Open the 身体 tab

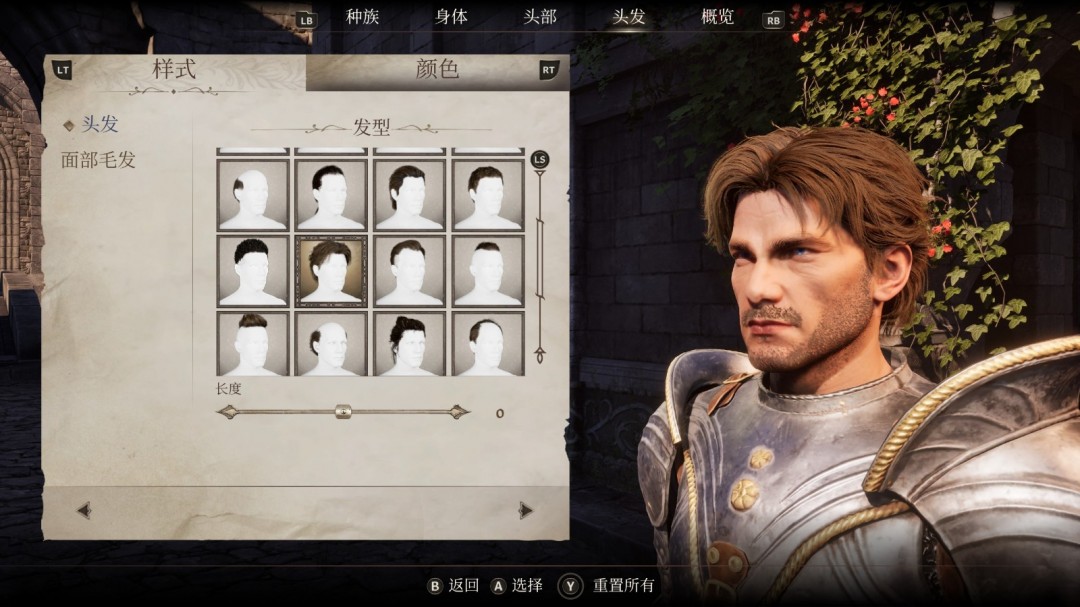[451, 17]
